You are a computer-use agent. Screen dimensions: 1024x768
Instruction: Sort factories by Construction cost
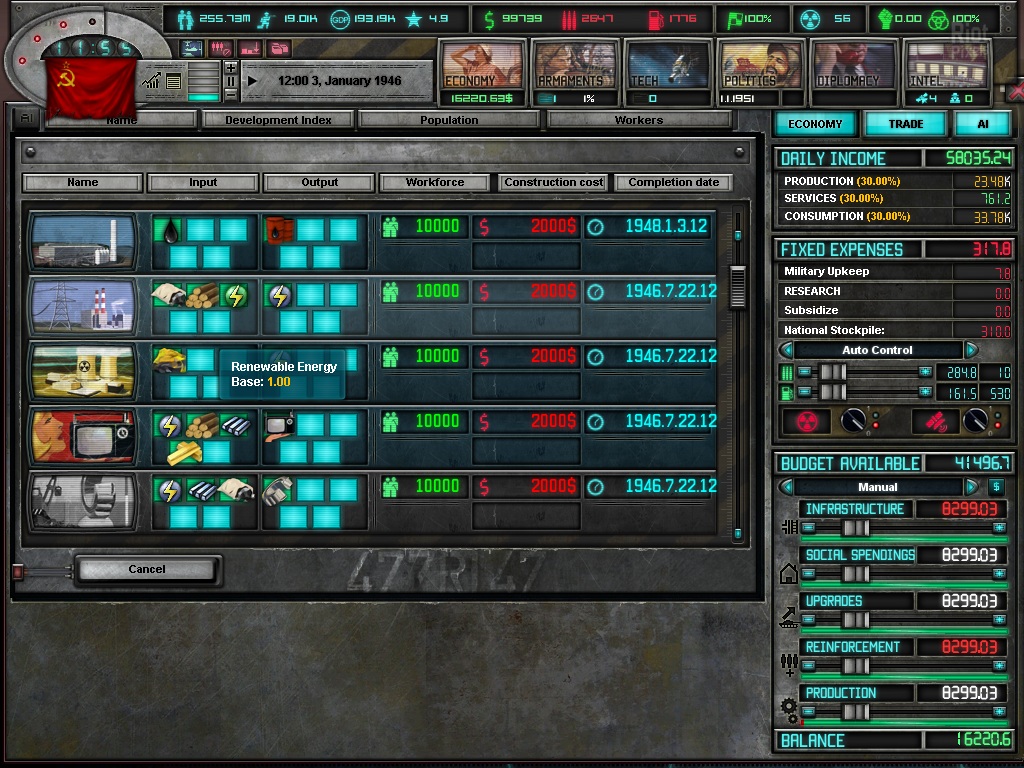tap(554, 183)
